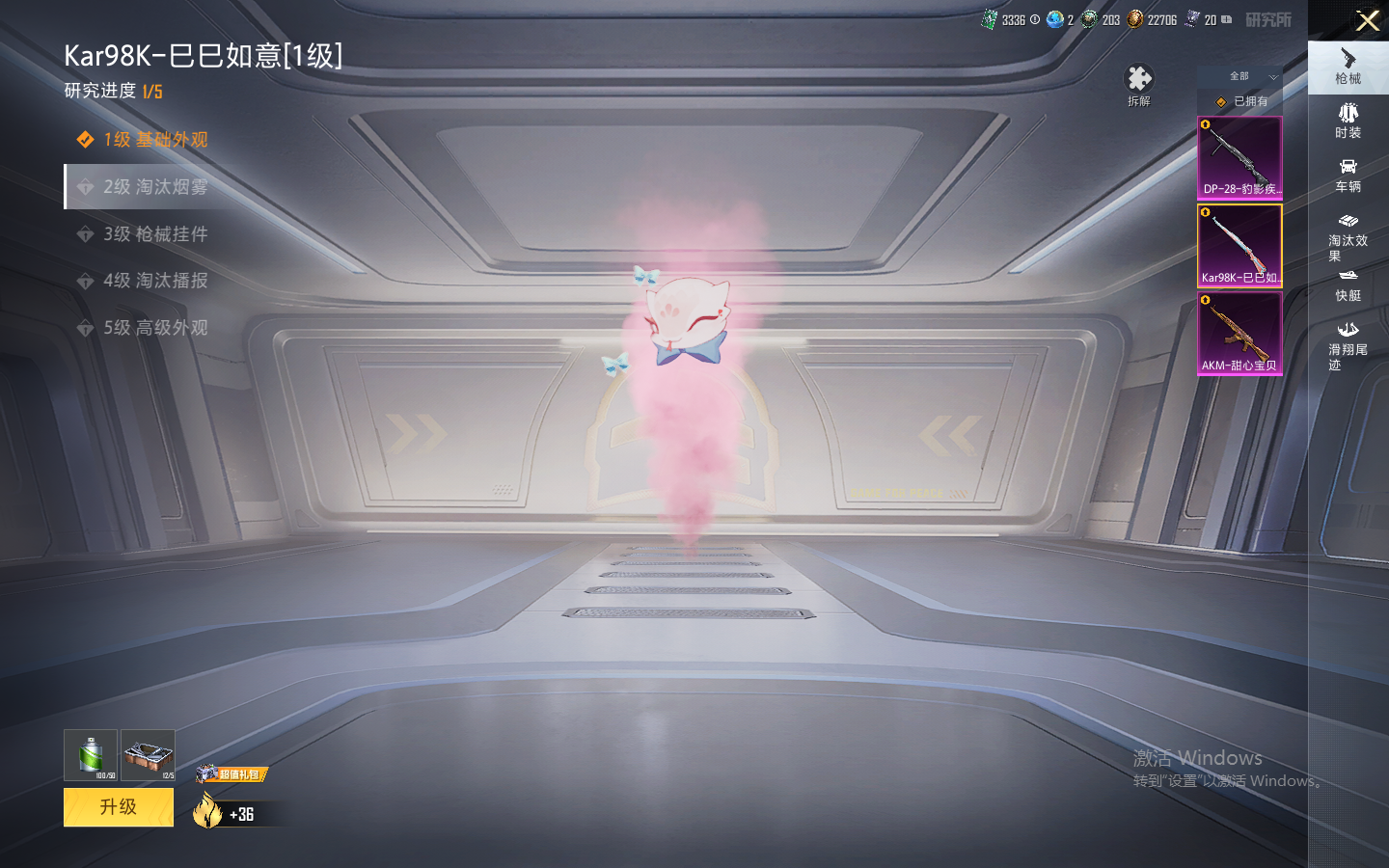Switch to the 淘汰效果 elimination effects tab
1389x868 pixels.
pos(1348,237)
